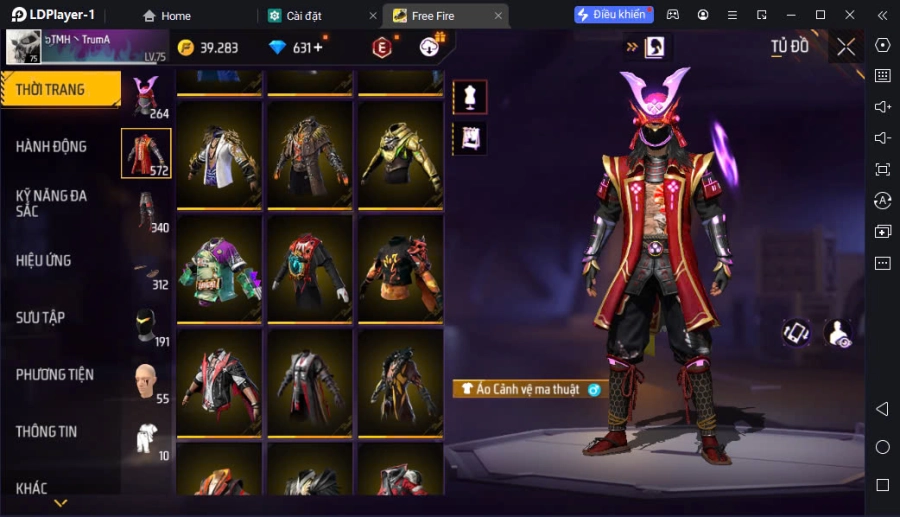
Task: Pick the white jacket with blue shirt
Action: (x=220, y=160)
